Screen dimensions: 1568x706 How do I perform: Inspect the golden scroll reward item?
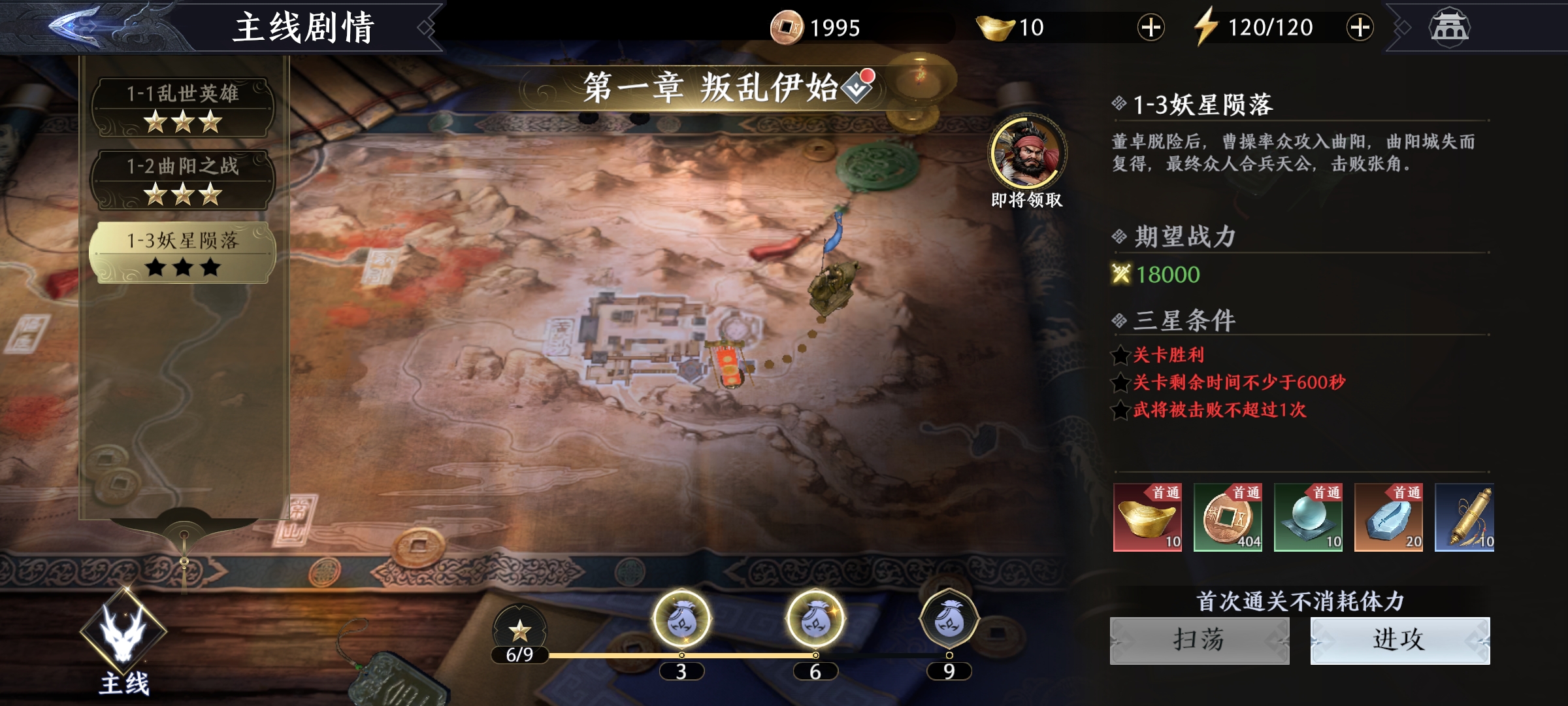click(1465, 518)
